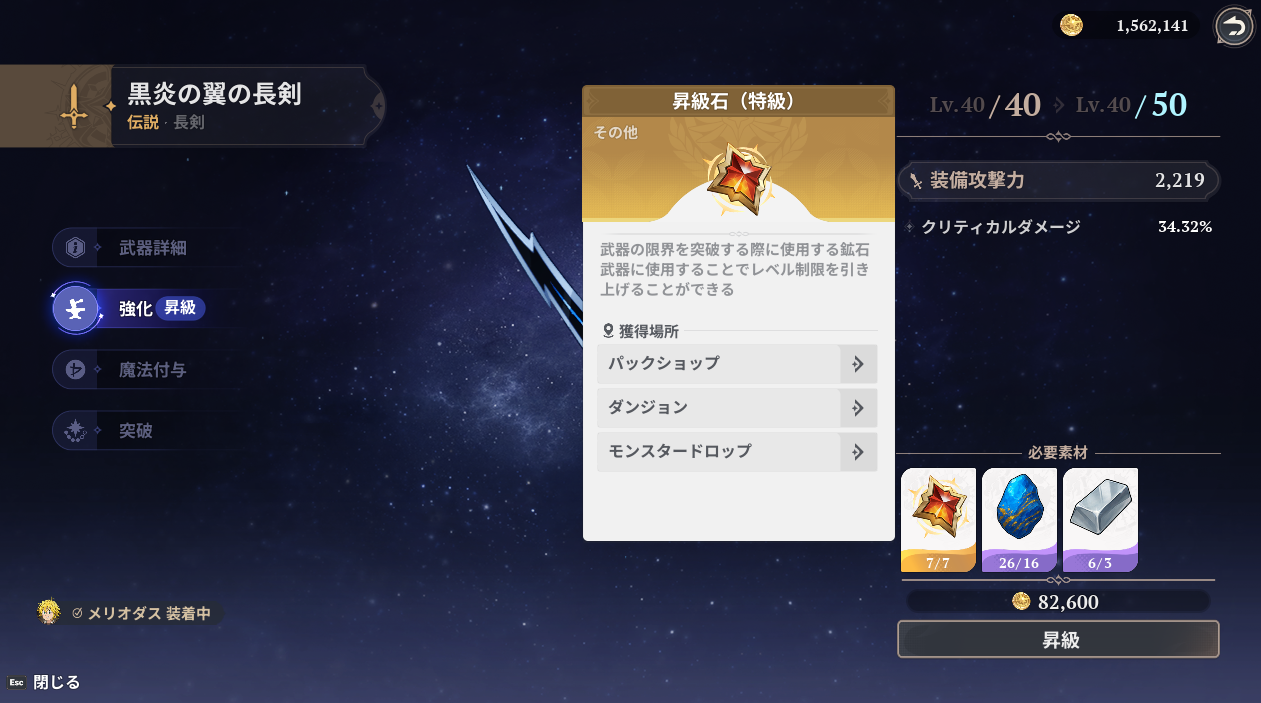Confirm weapon upgrade with 昇級 button
Viewport: 1261px width, 703px height.
click(1058, 640)
